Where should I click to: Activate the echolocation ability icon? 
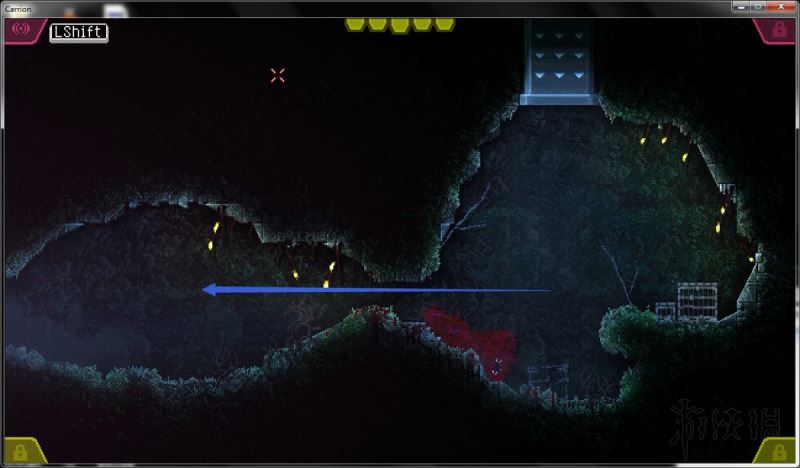coord(17,30)
